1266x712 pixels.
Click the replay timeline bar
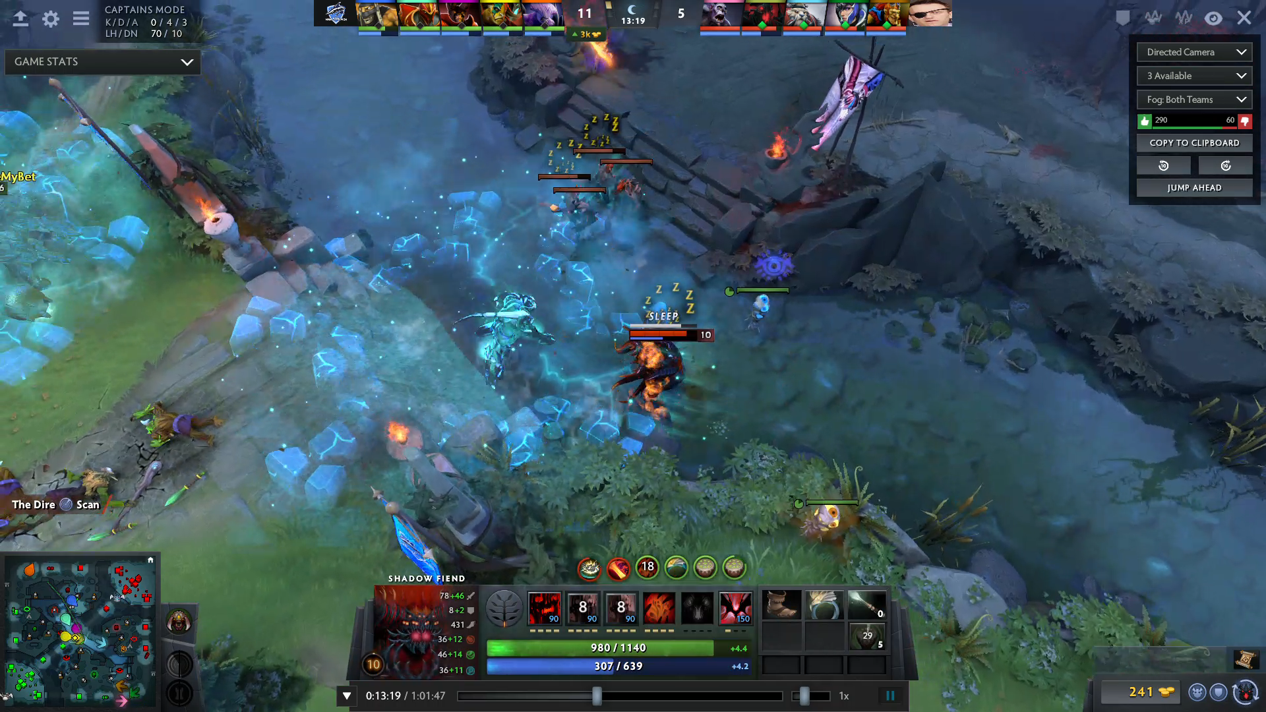coord(620,696)
